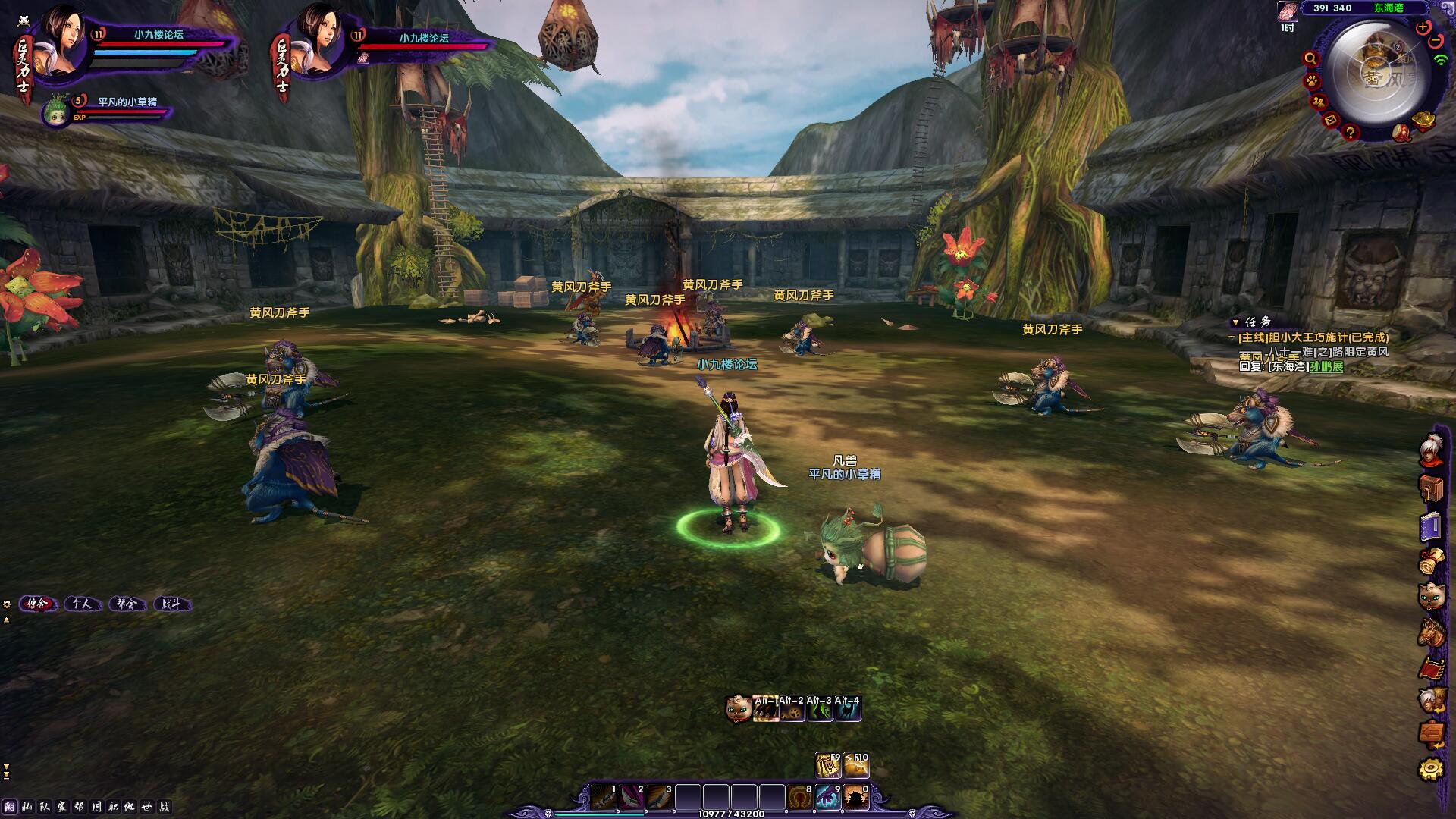Open the treasure chest inventory icon
Image resolution: width=1456 pixels, height=819 pixels.
tap(1432, 488)
